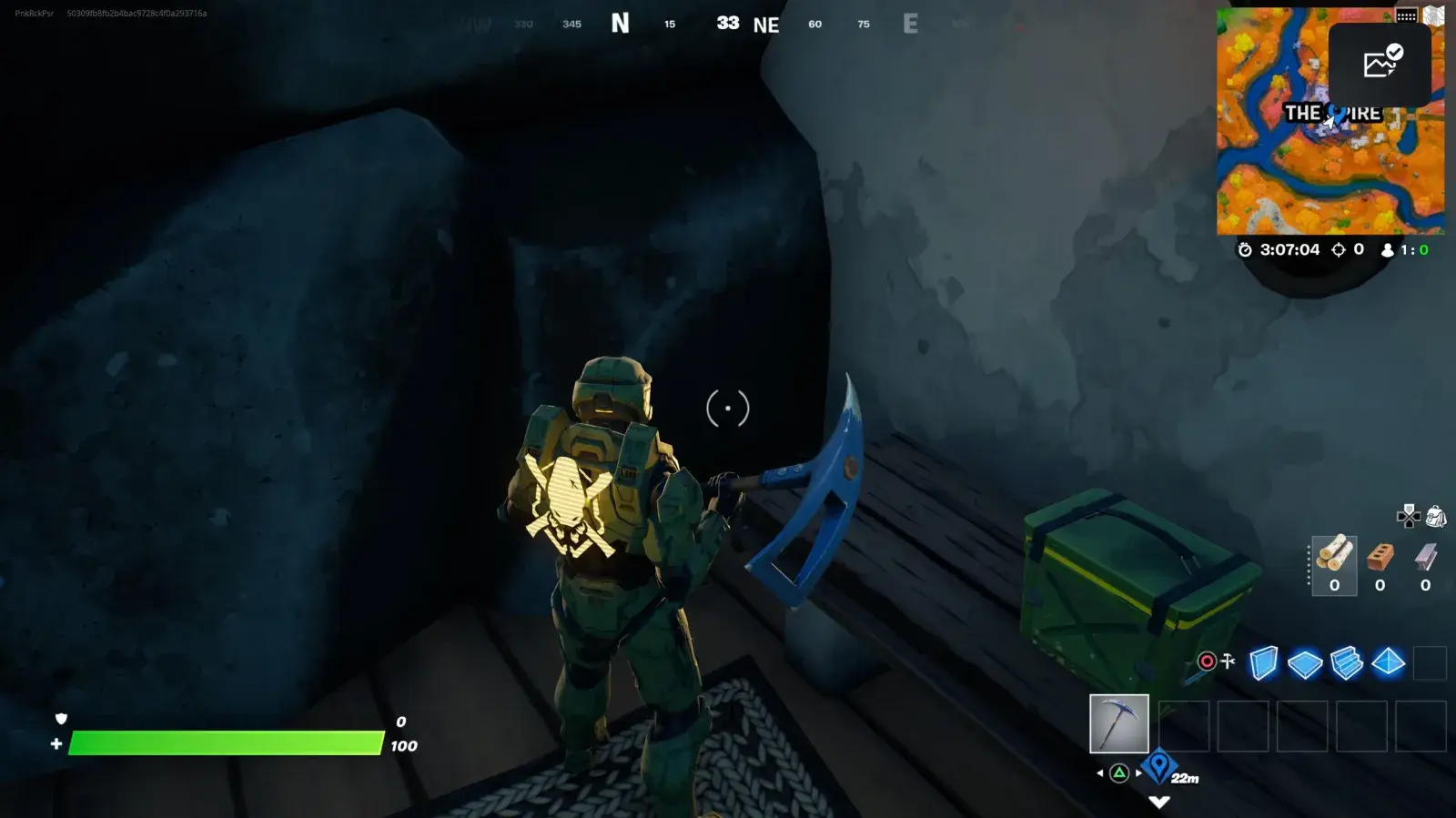Select the pickaxe hotbar slot
Image resolution: width=1456 pixels, height=818 pixels.
coord(1118,724)
